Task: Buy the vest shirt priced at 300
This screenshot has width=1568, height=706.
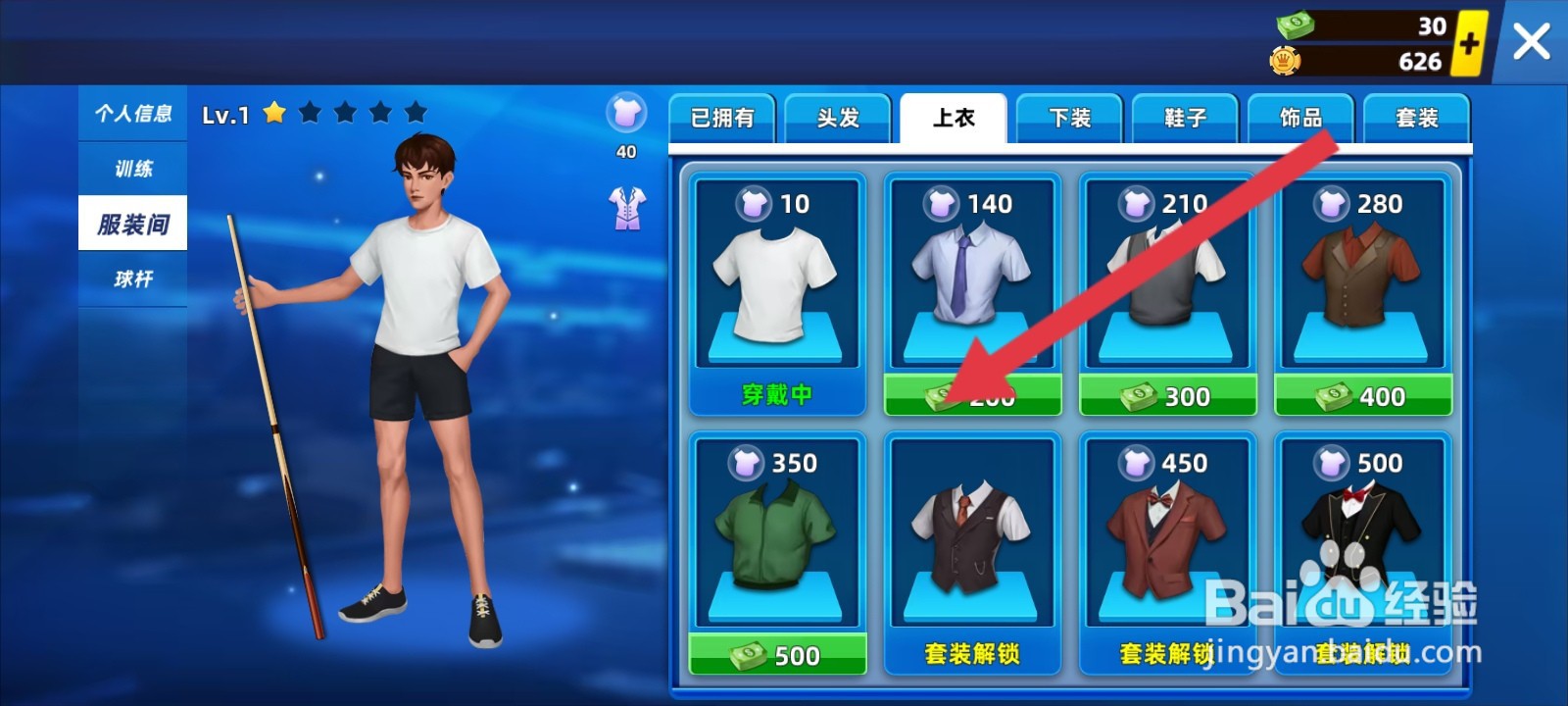Action: (1167, 396)
